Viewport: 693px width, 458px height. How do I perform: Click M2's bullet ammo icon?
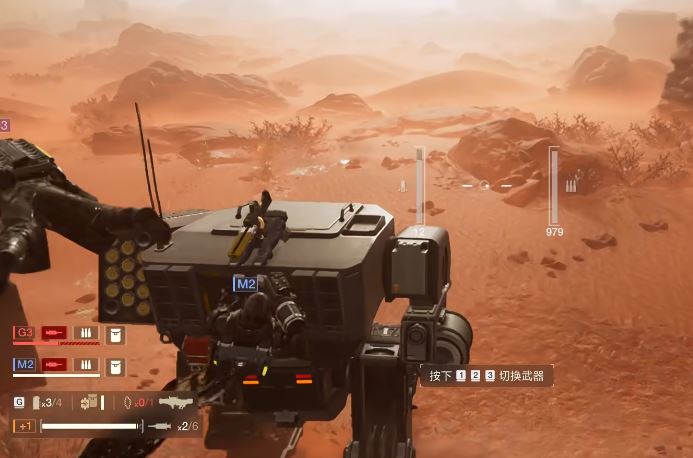pyautogui.click(x=85, y=365)
